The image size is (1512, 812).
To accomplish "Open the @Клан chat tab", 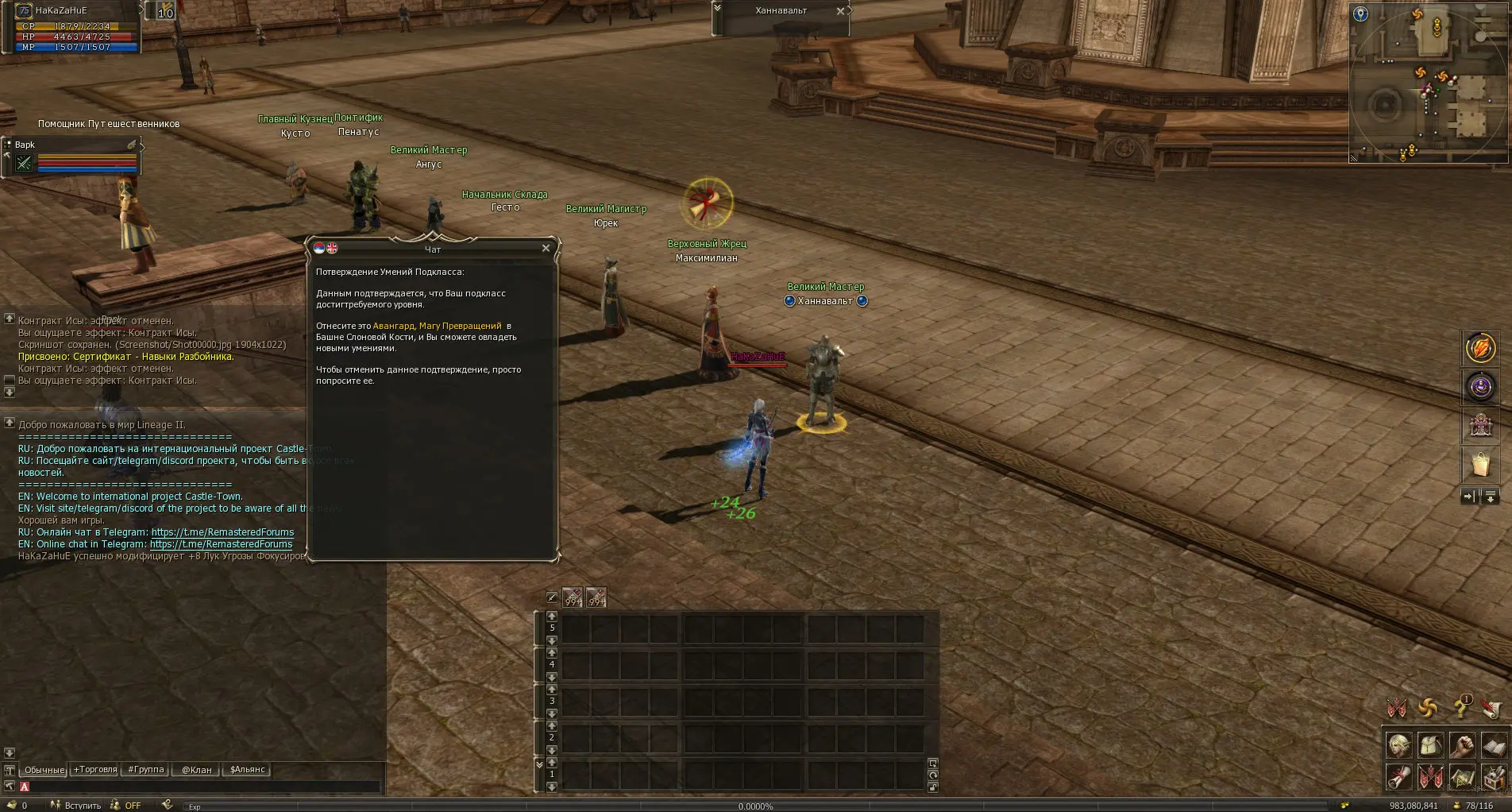I will point(197,769).
